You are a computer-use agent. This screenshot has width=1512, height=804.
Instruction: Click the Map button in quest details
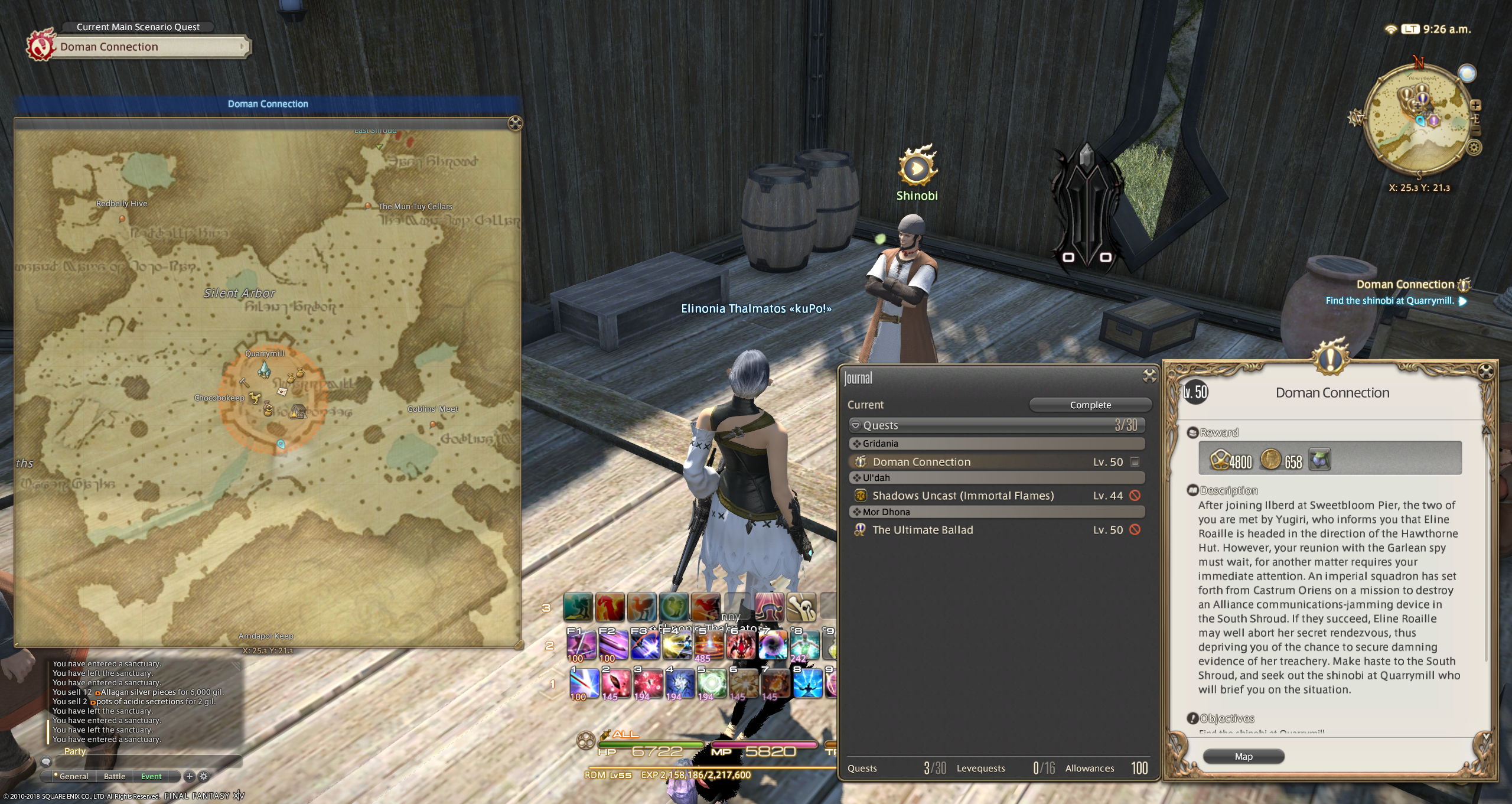click(x=1243, y=757)
